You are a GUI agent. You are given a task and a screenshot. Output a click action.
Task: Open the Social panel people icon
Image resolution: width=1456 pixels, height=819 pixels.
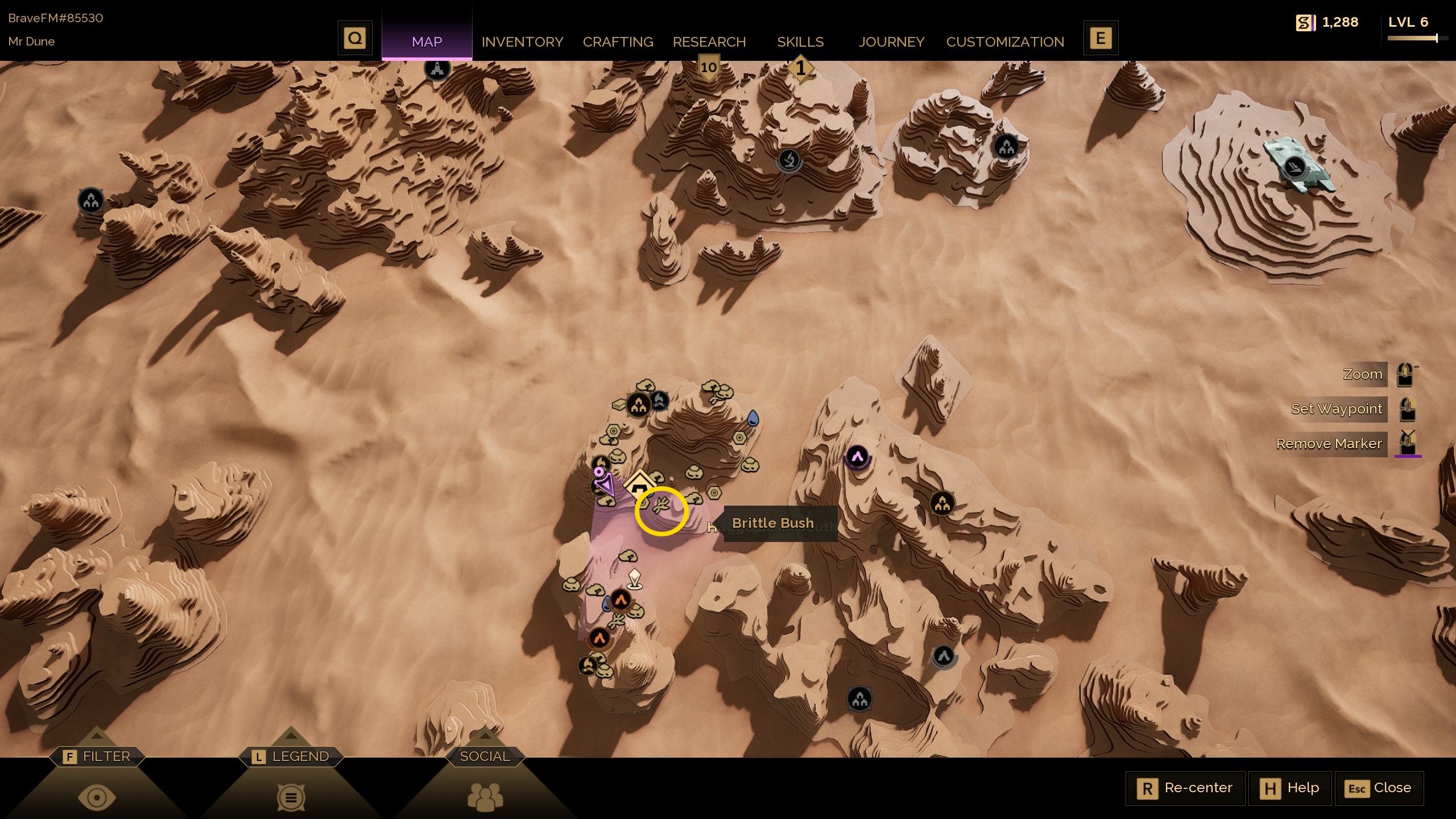click(x=484, y=796)
